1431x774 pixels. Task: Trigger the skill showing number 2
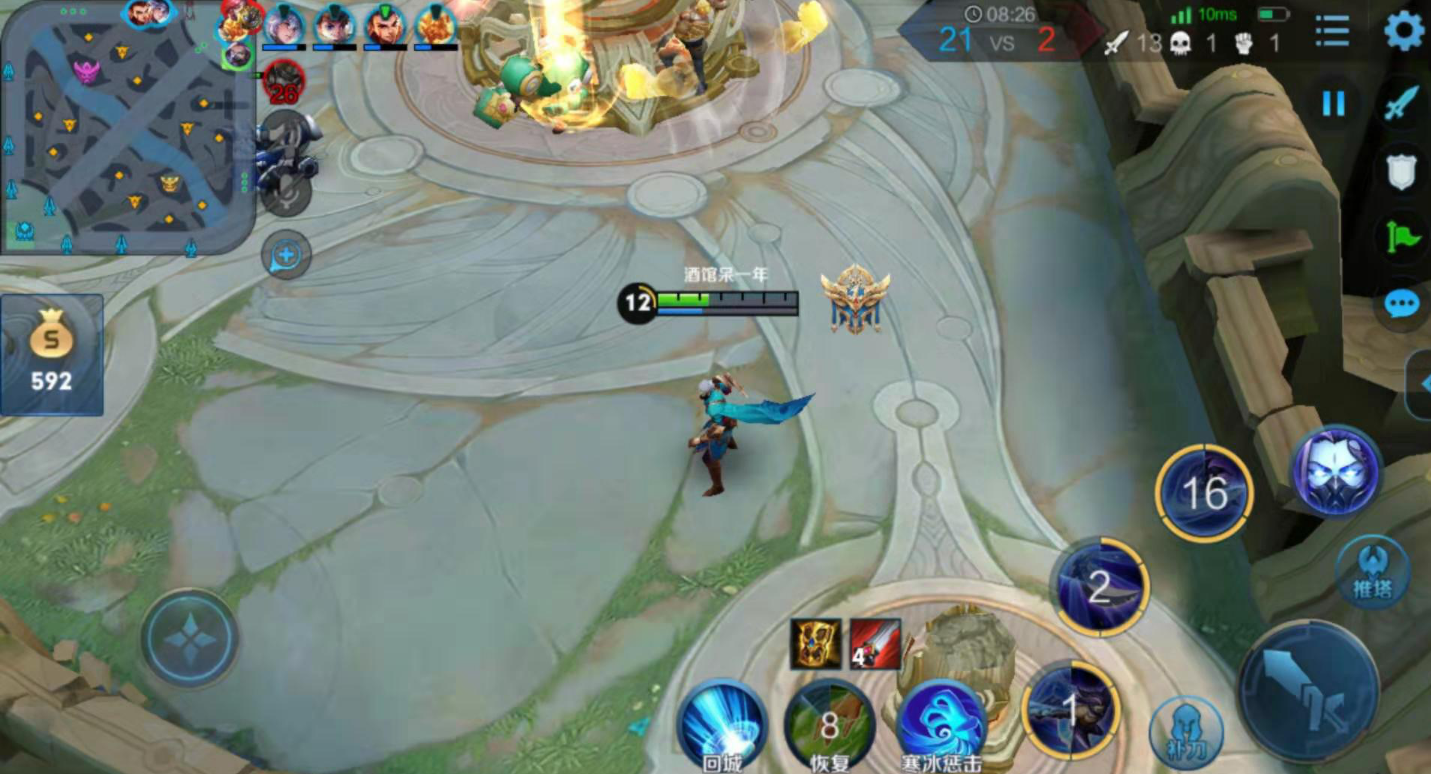pyautogui.click(x=1099, y=587)
